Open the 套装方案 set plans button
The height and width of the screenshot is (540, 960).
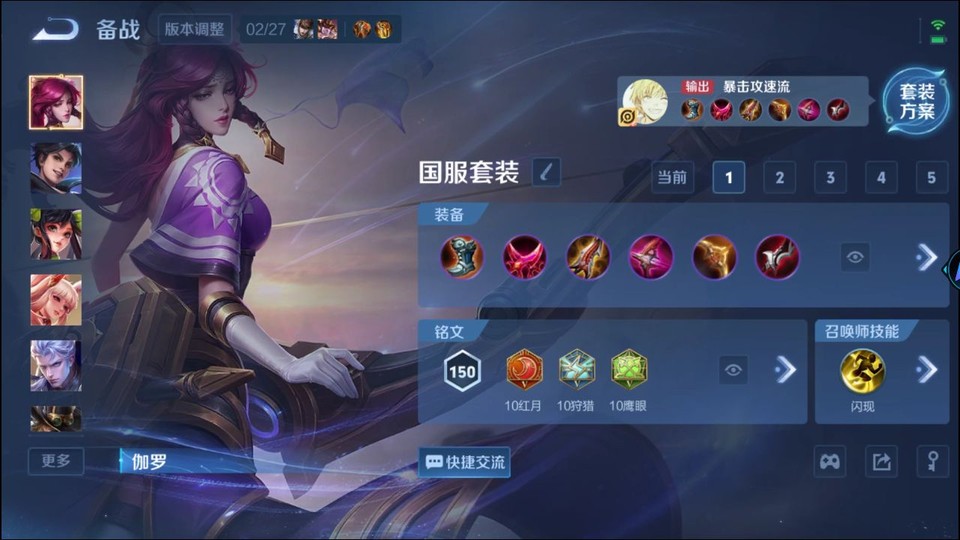pos(915,101)
